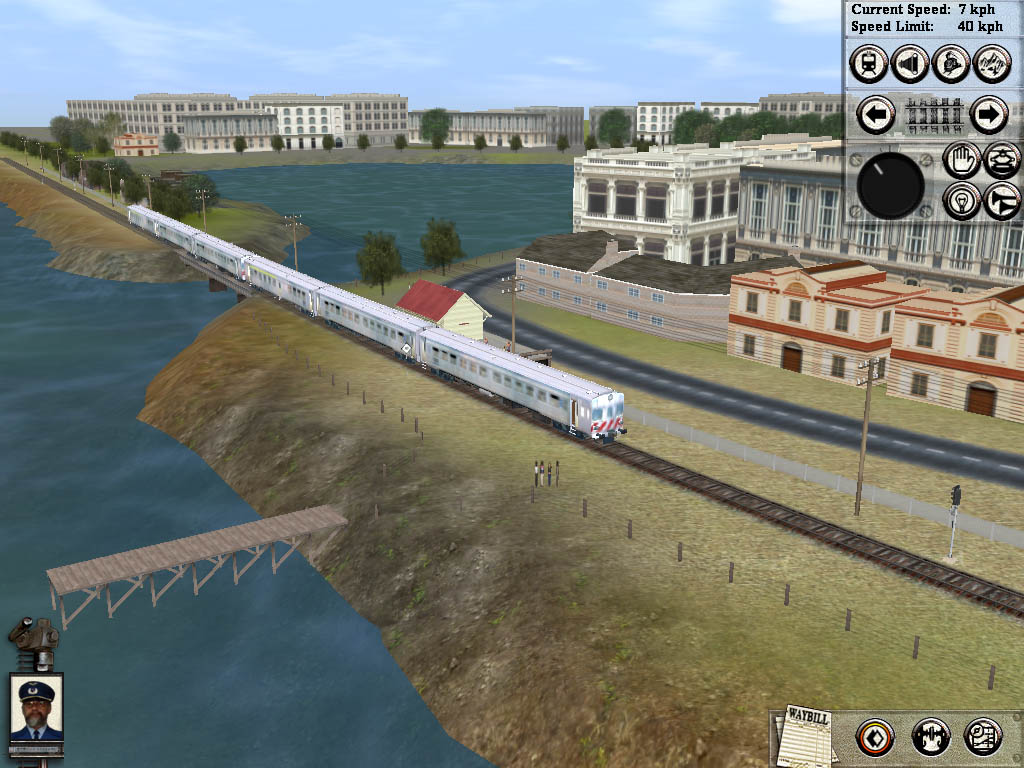Image resolution: width=1024 pixels, height=768 pixels.
Task: Sound the train horn button
Action: click(1002, 200)
